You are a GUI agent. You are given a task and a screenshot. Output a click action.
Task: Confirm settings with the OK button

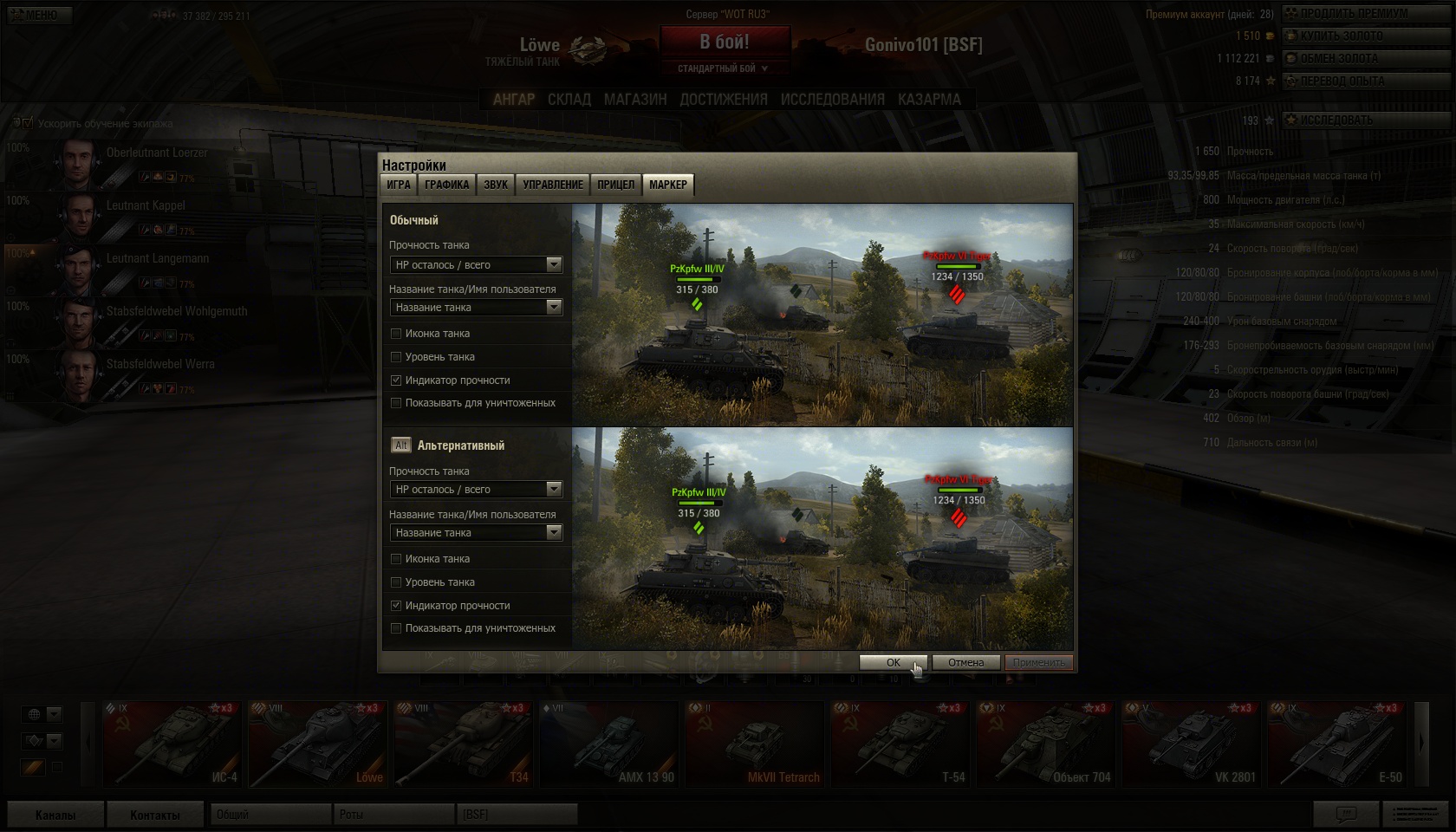[x=893, y=662]
